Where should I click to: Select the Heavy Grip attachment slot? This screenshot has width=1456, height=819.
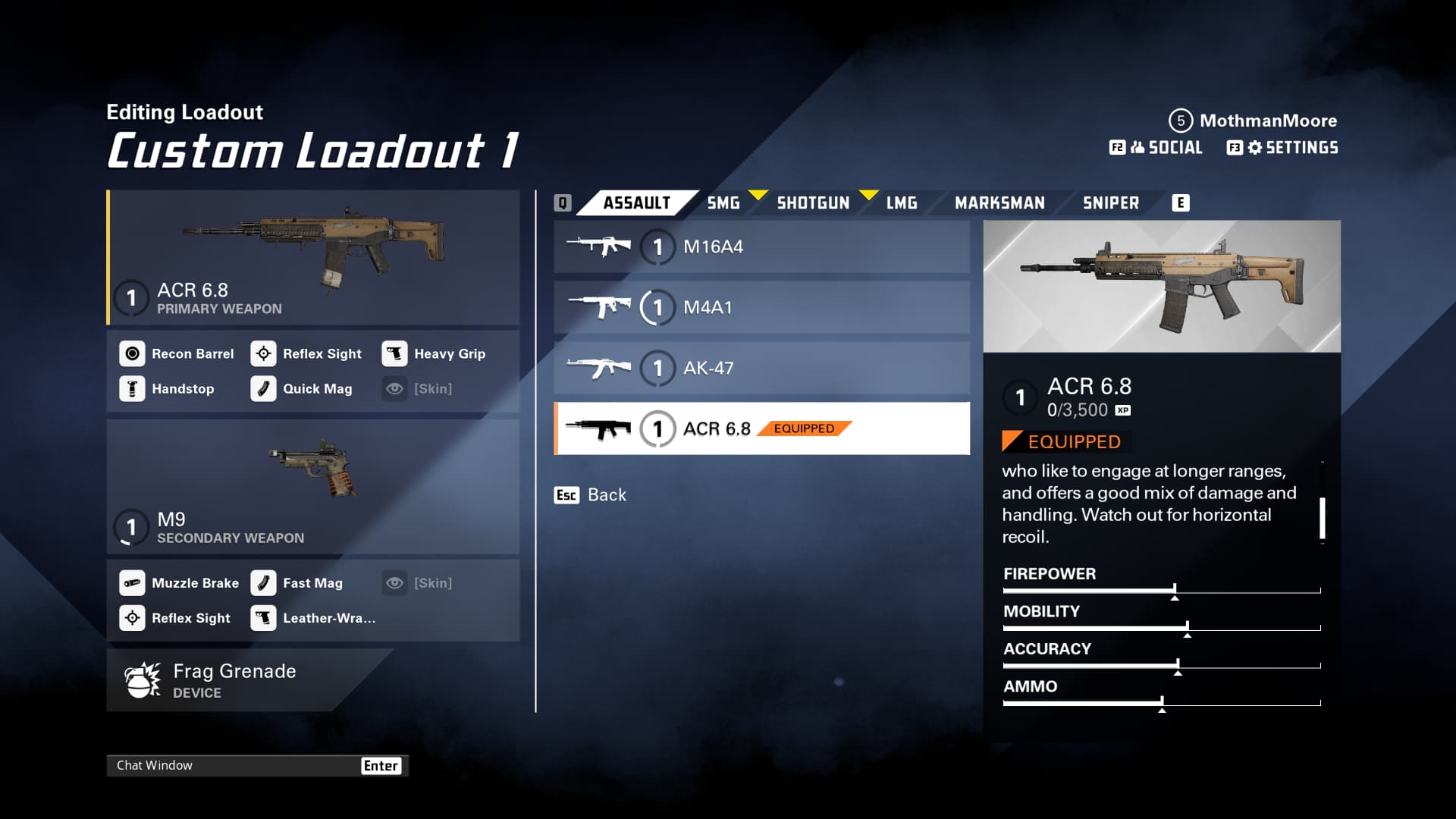[435, 354]
